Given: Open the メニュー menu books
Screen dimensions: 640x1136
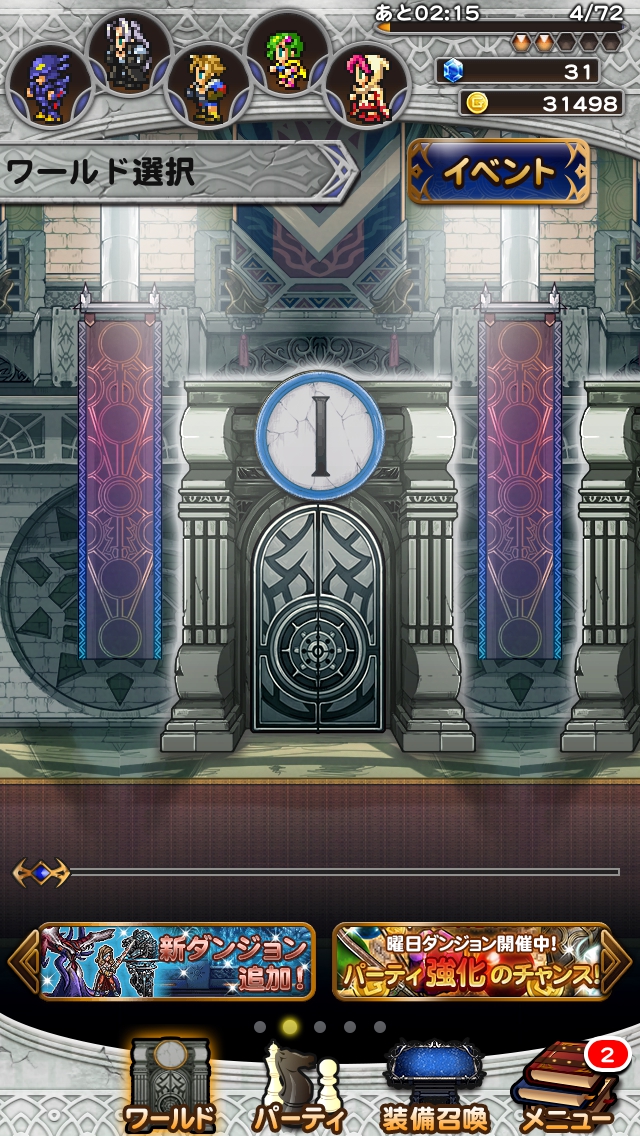Looking at the screenshot, I should [x=566, y=1087].
